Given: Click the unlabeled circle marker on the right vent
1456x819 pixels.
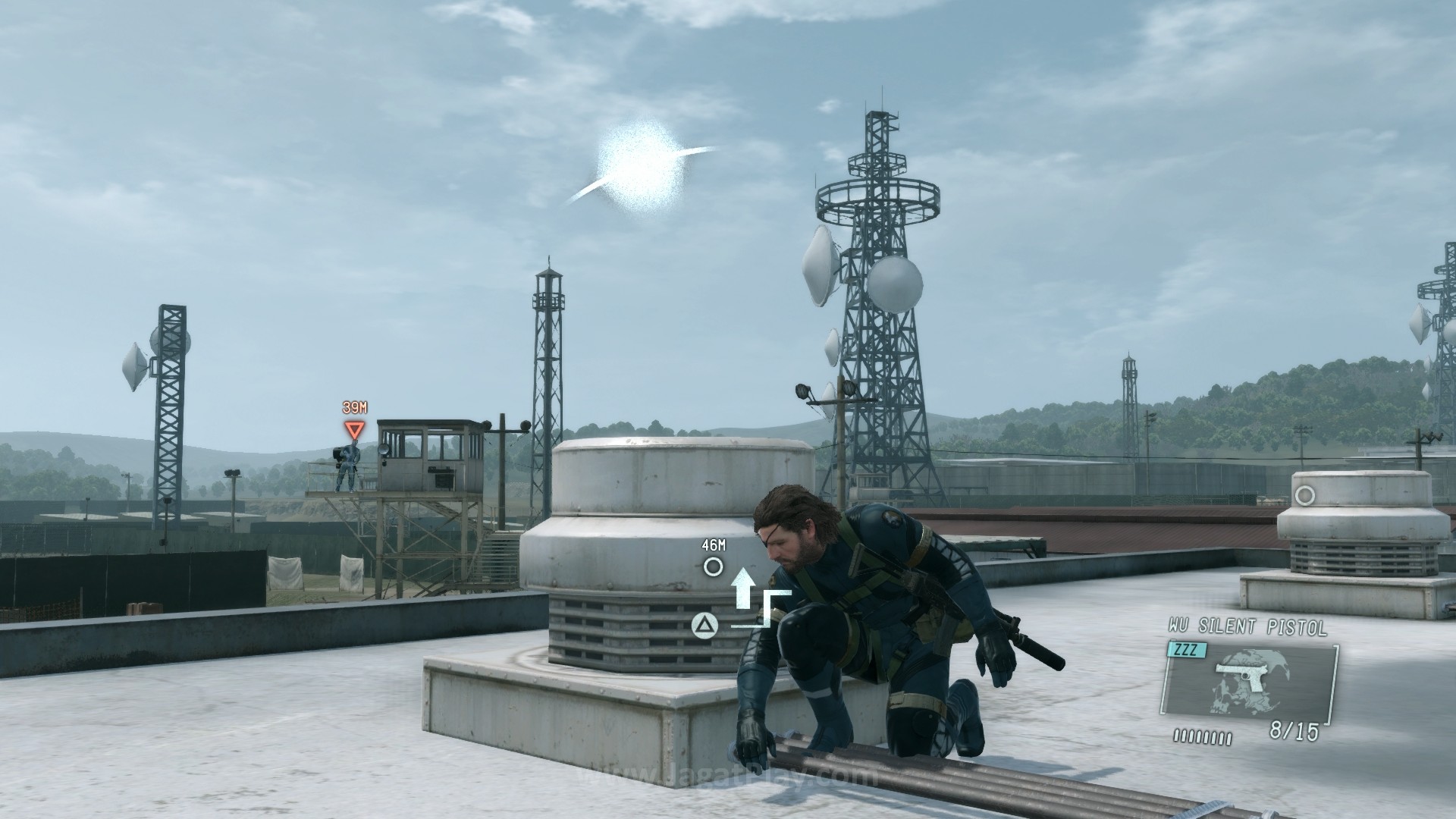Looking at the screenshot, I should coord(1304,496).
